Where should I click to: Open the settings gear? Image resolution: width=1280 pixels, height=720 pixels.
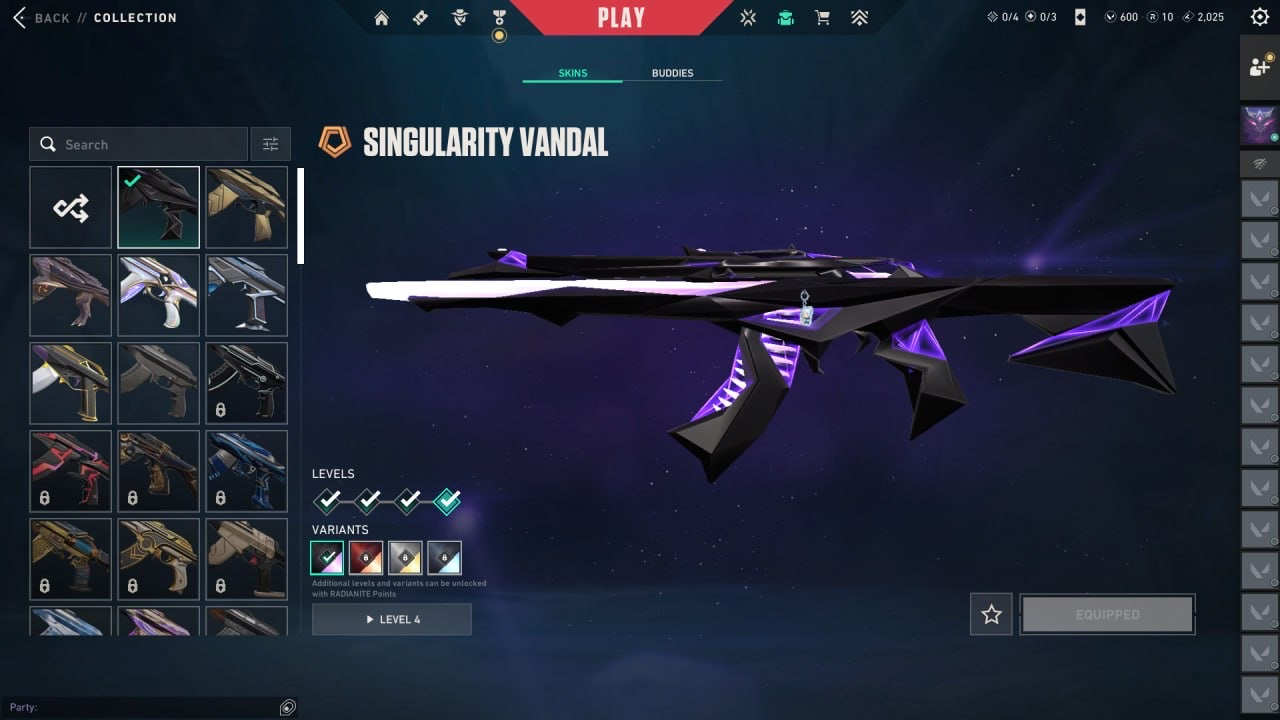(1259, 17)
